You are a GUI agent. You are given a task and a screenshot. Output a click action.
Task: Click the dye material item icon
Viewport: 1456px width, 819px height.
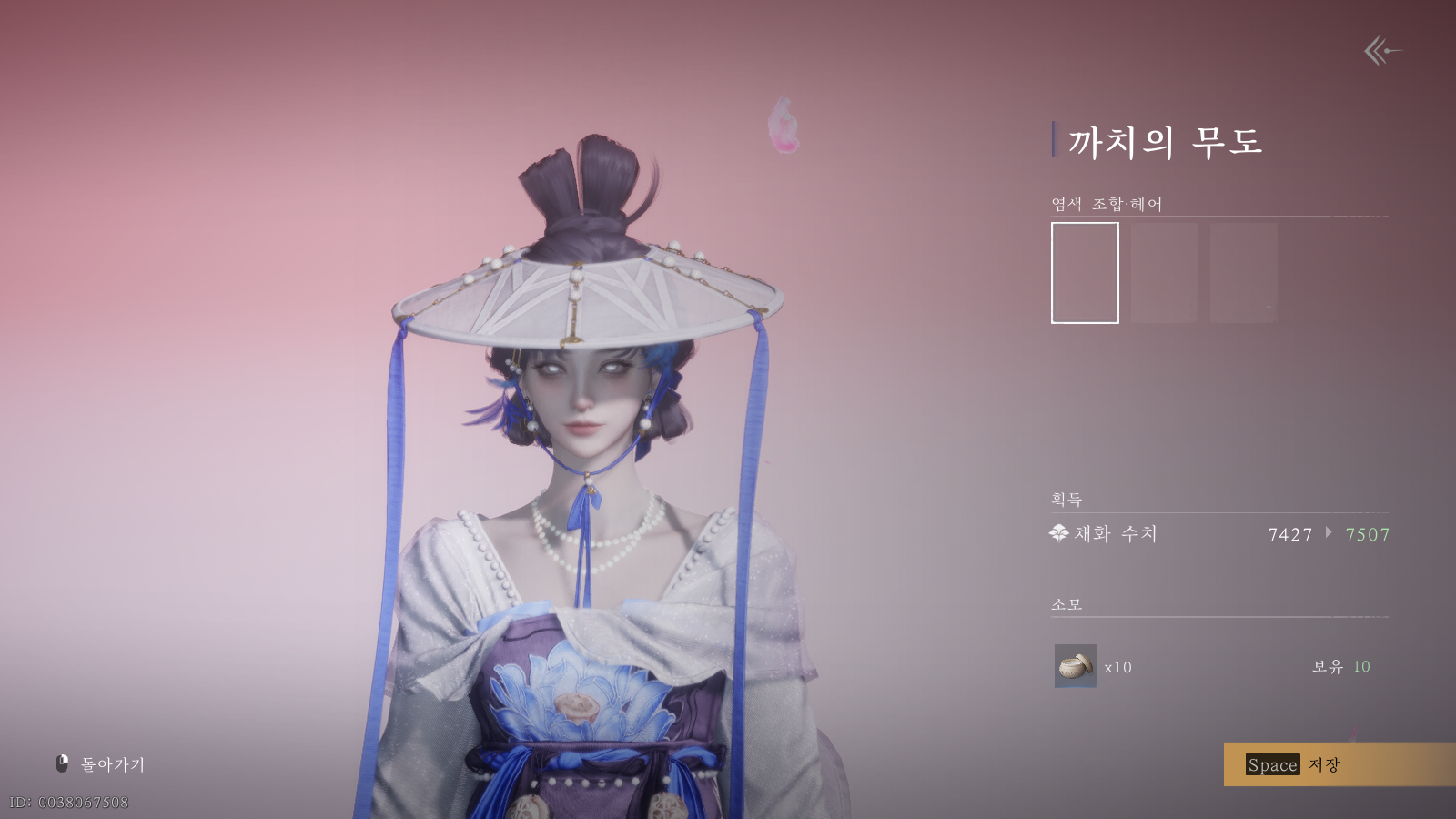click(x=1076, y=666)
